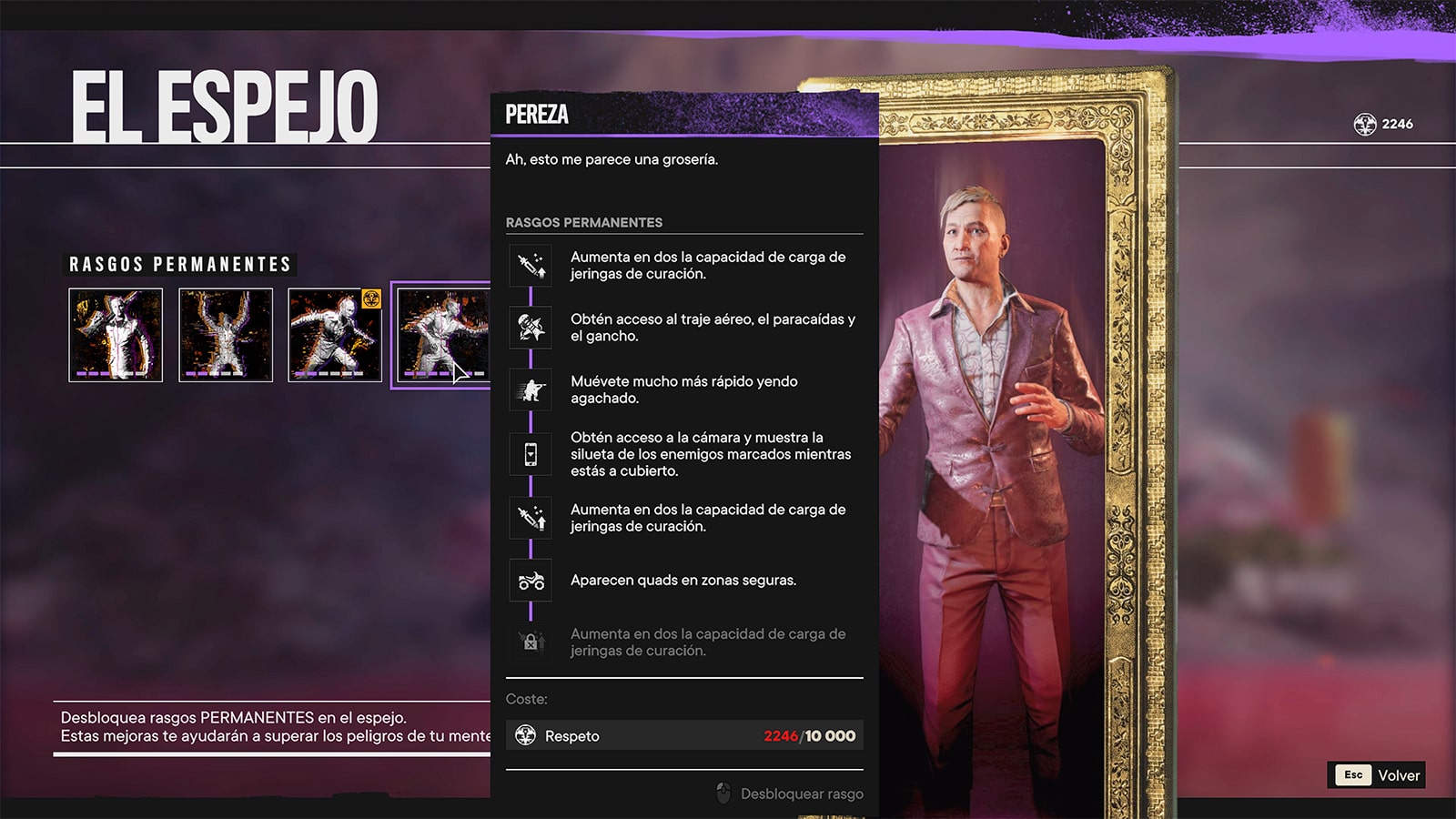Click the quad bike spawn trait icon

click(531, 580)
